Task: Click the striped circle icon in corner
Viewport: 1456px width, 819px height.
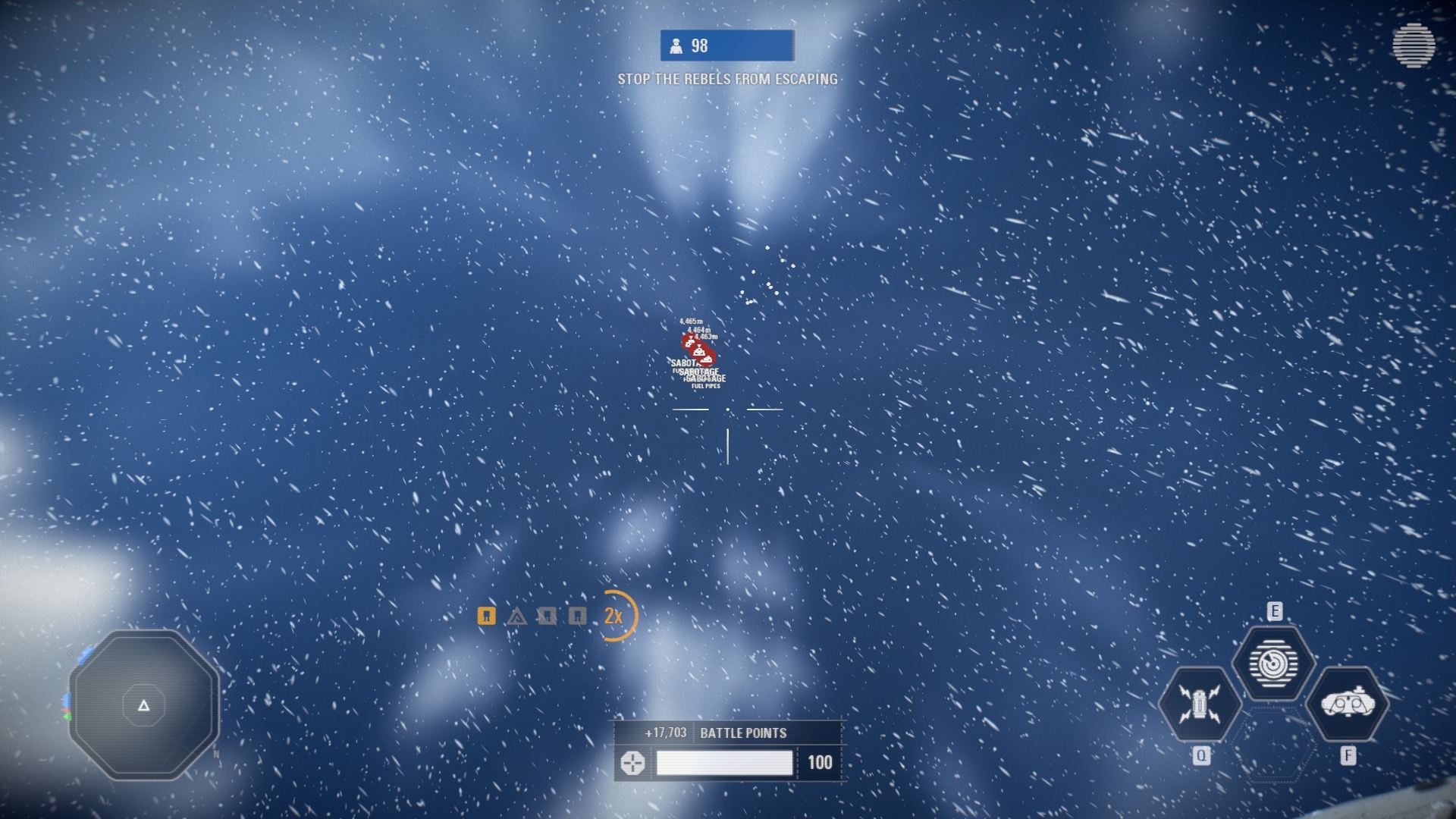Action: [x=1413, y=45]
